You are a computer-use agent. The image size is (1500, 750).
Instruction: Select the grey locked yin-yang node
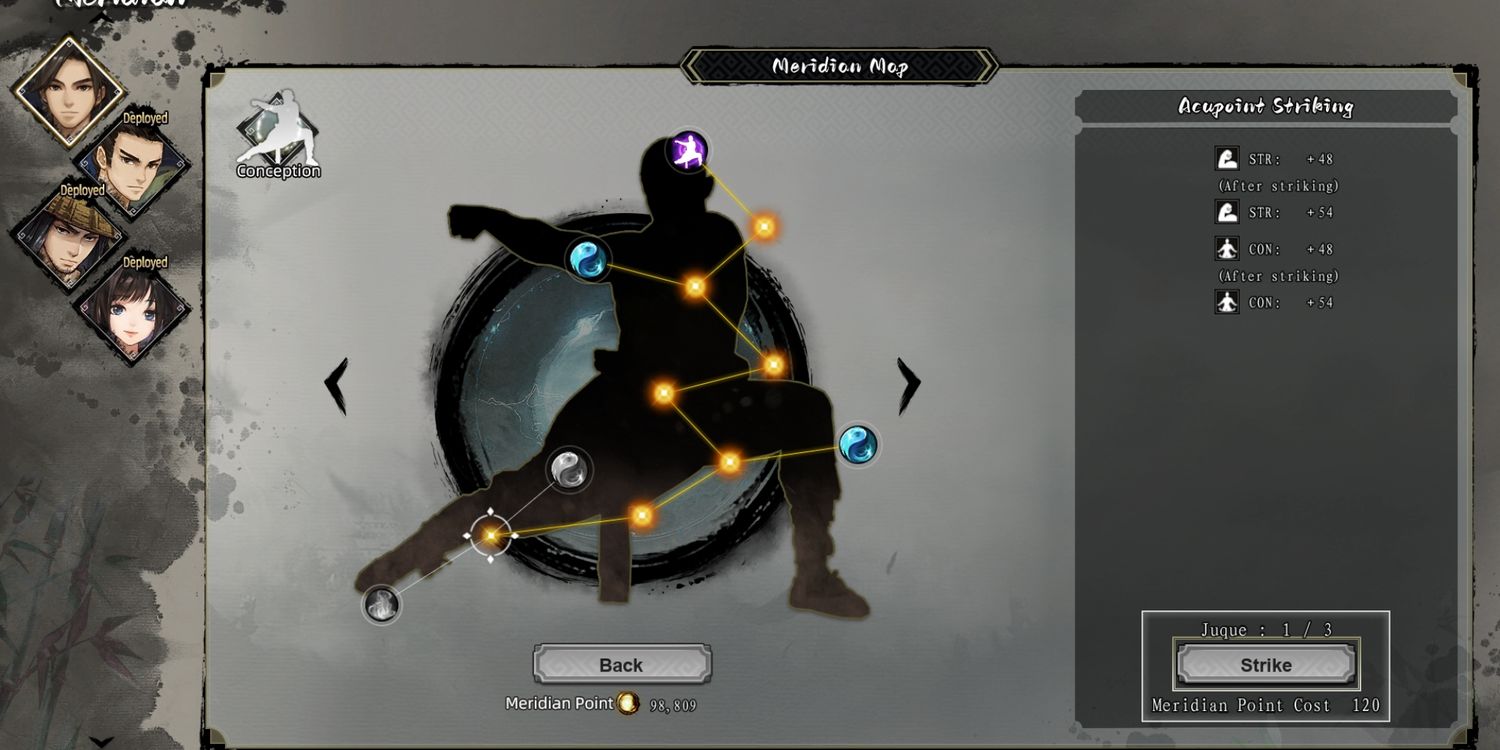[569, 468]
